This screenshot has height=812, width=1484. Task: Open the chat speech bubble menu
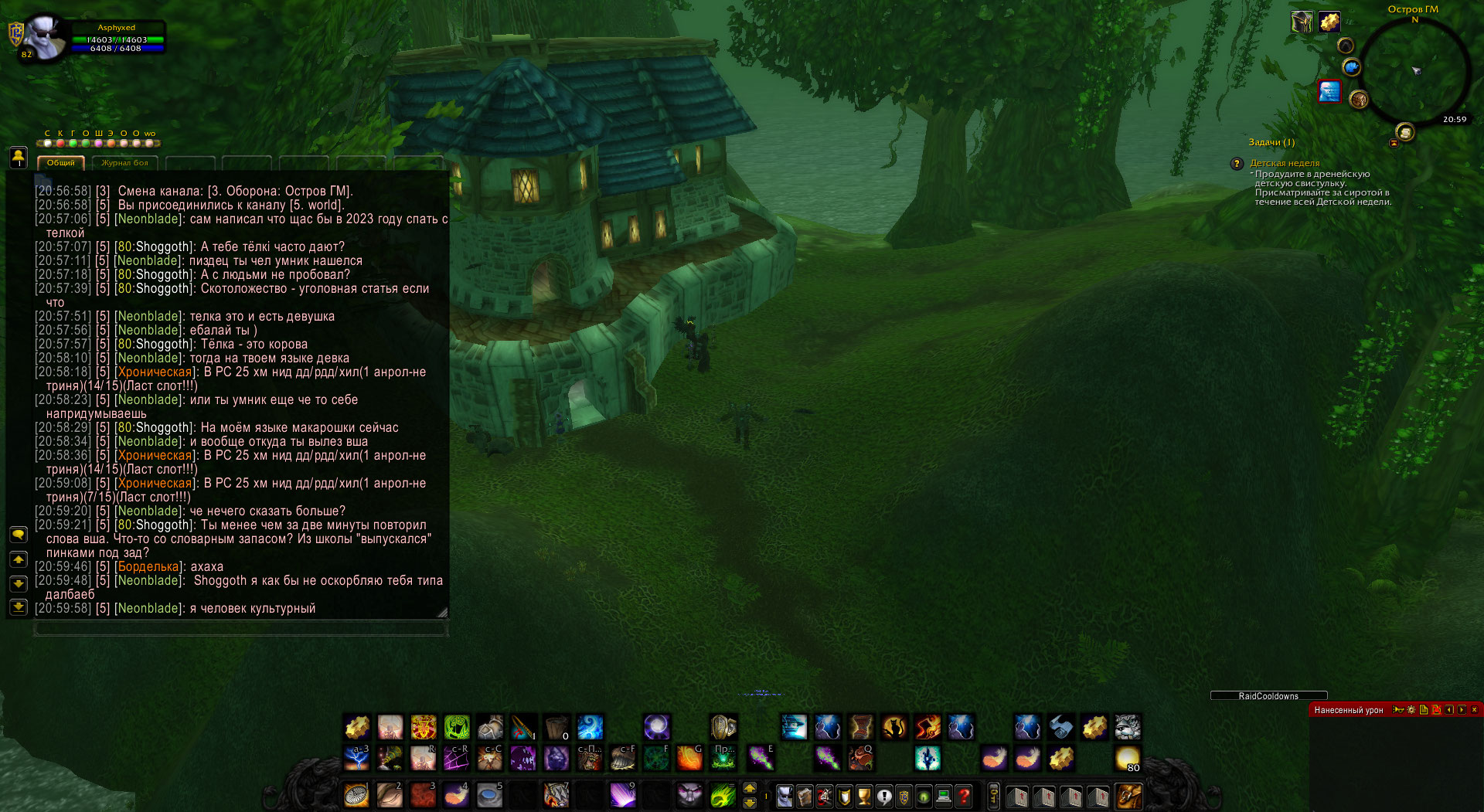click(19, 535)
